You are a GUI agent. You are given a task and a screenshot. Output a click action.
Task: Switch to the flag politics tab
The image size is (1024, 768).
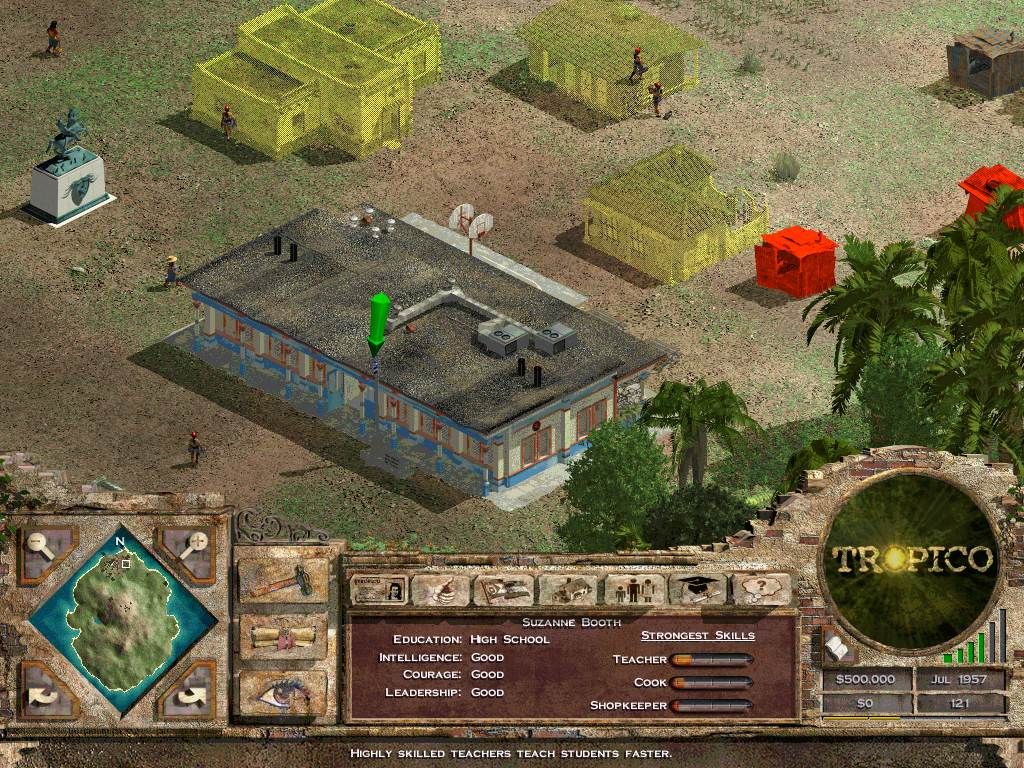[503, 589]
